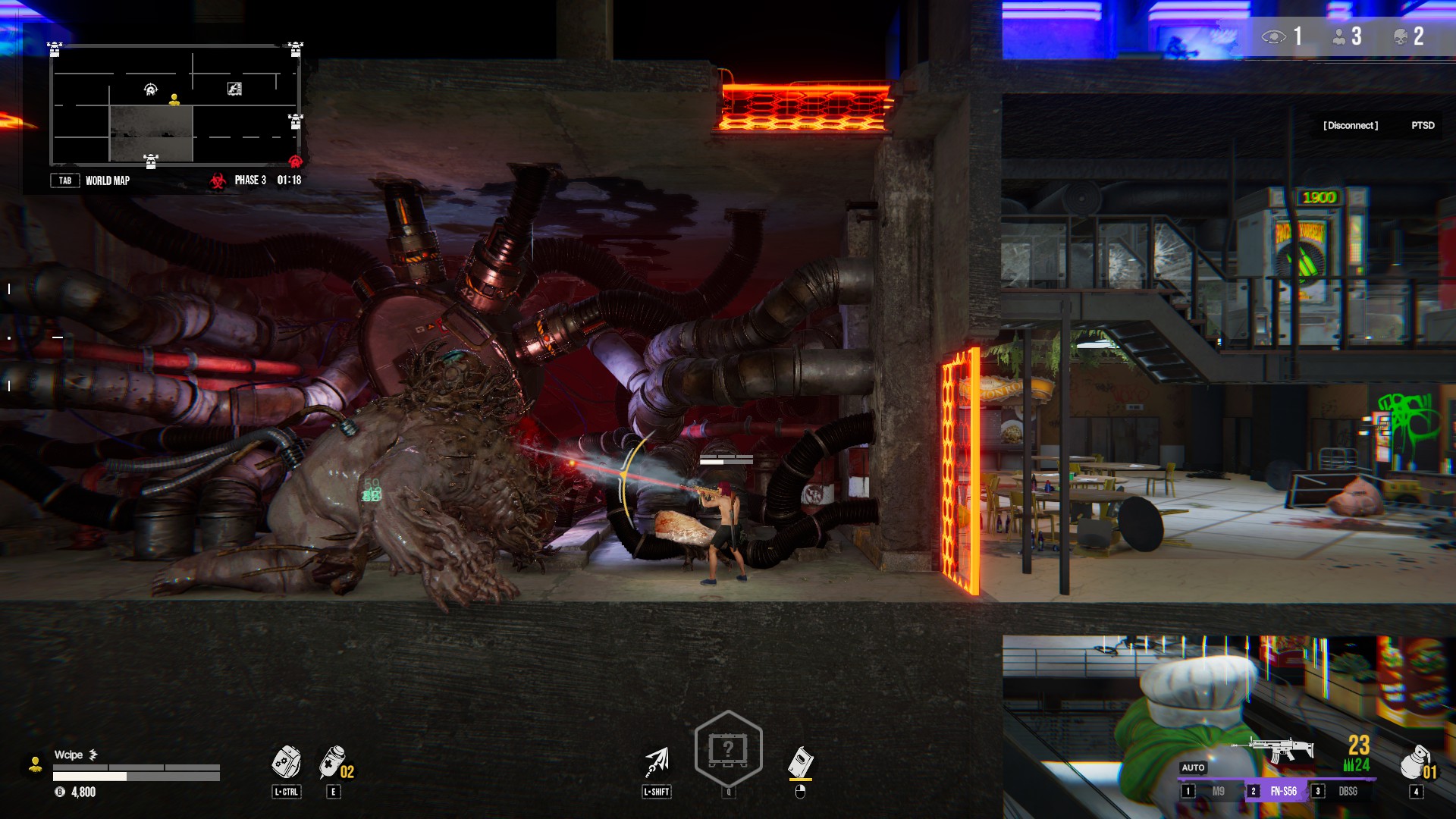
Task: Click the hexagon mystery crate ability
Action: tap(728, 749)
